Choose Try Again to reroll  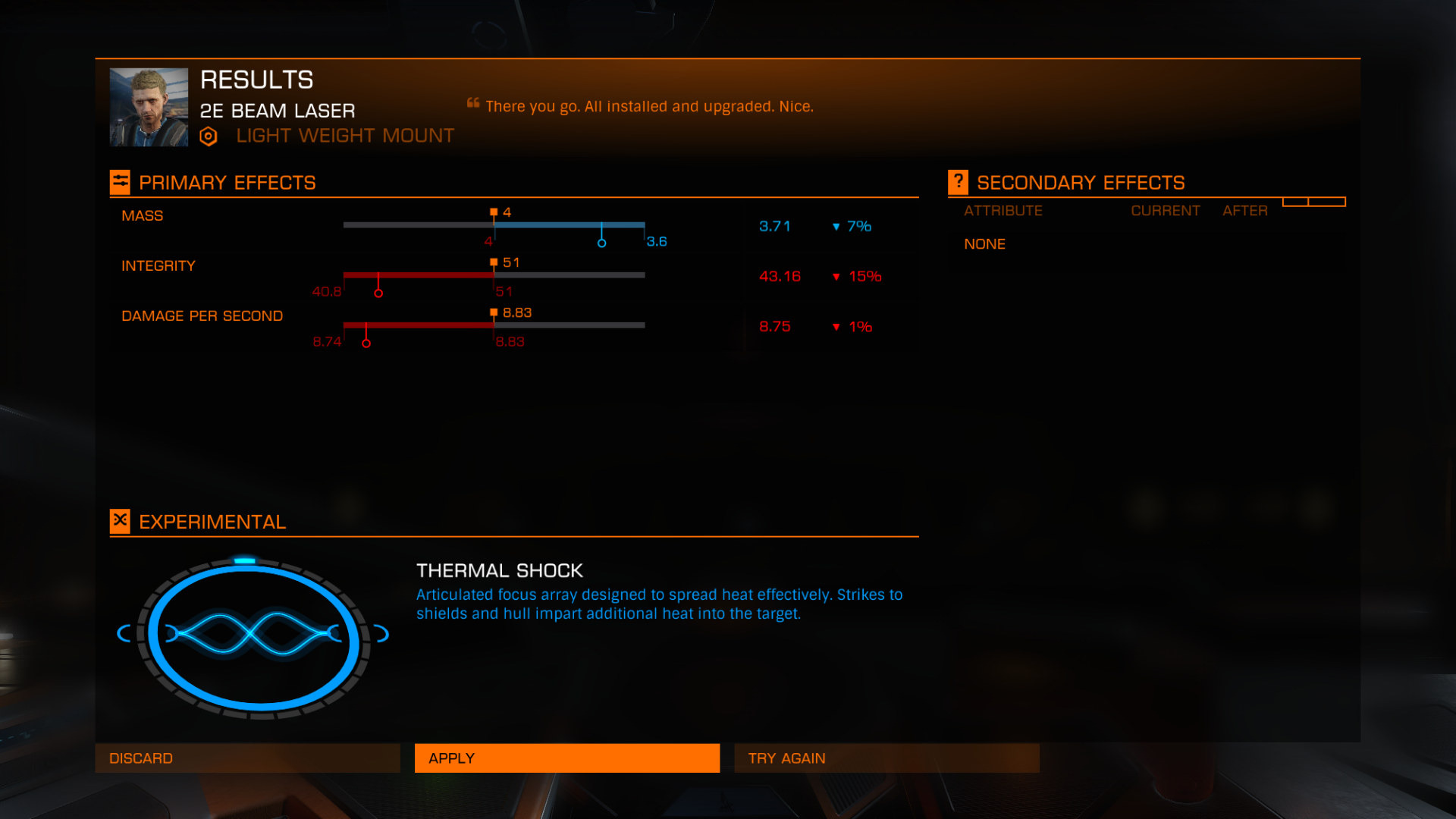pos(886,758)
